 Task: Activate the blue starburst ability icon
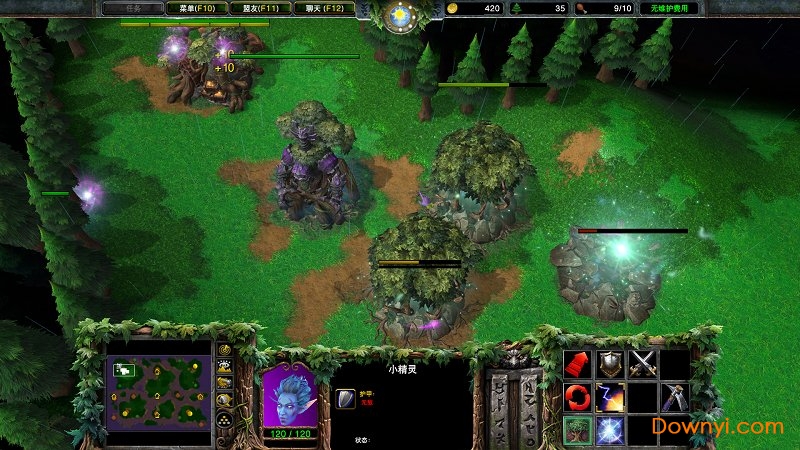pos(609,430)
